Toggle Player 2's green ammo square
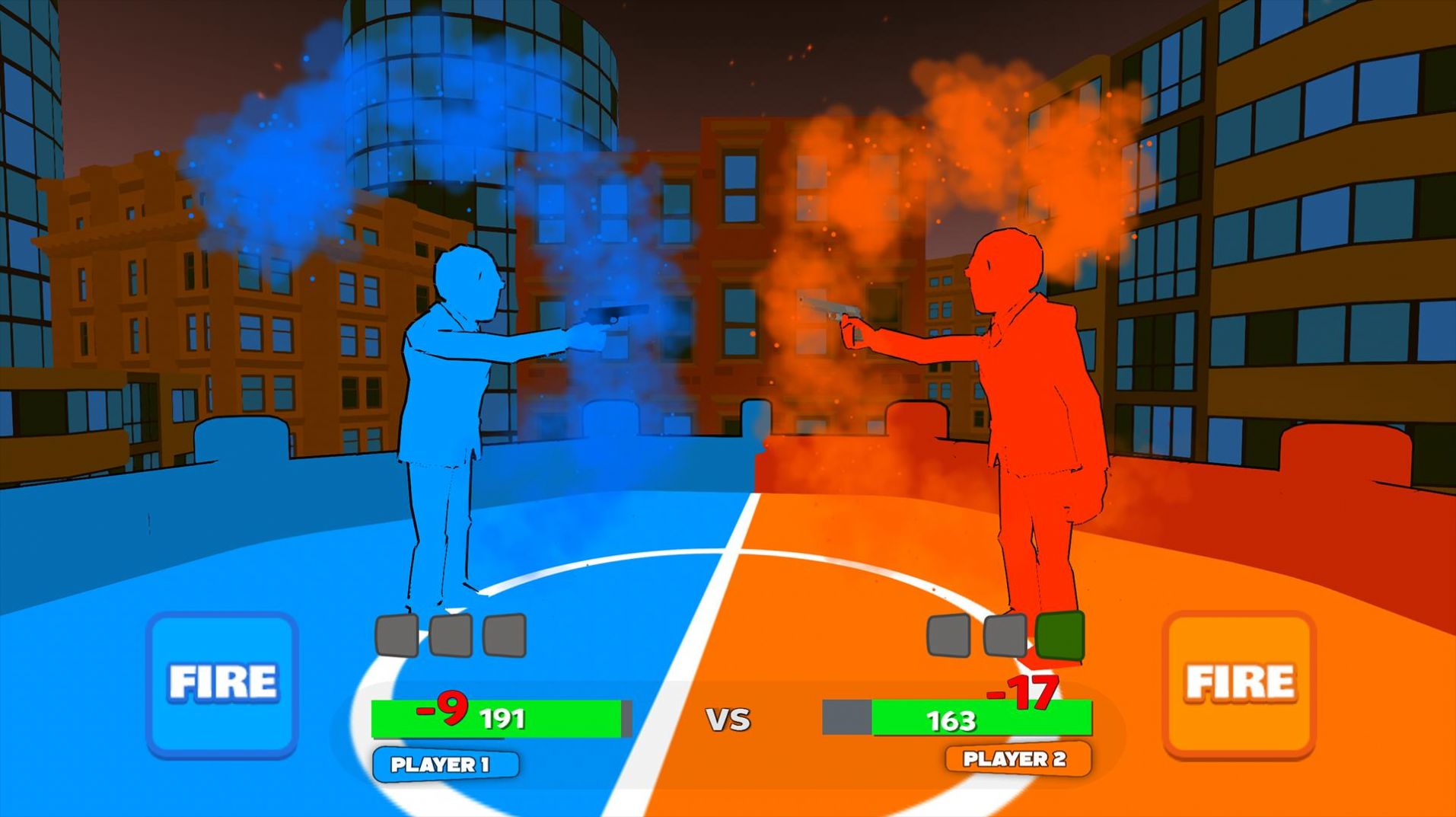Viewport: 1456px width, 817px height. coord(1061,633)
